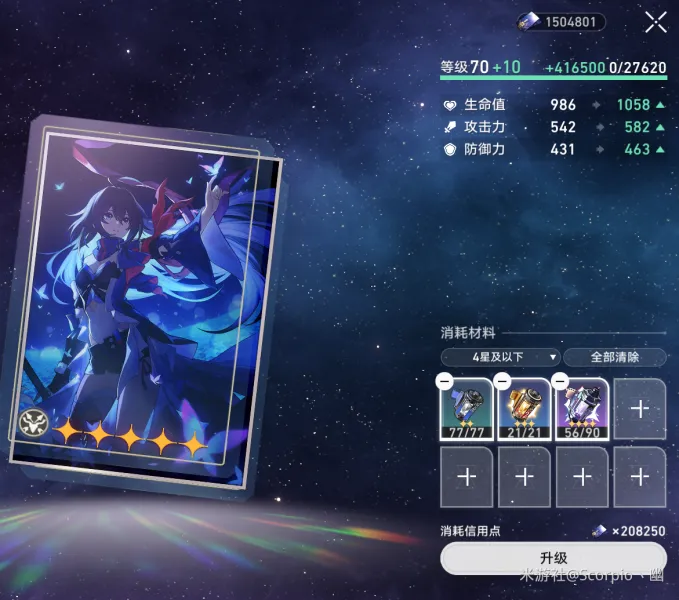Select the three-star material slot showing 21/21
Viewport: 679px width, 600px height.
tap(525, 410)
